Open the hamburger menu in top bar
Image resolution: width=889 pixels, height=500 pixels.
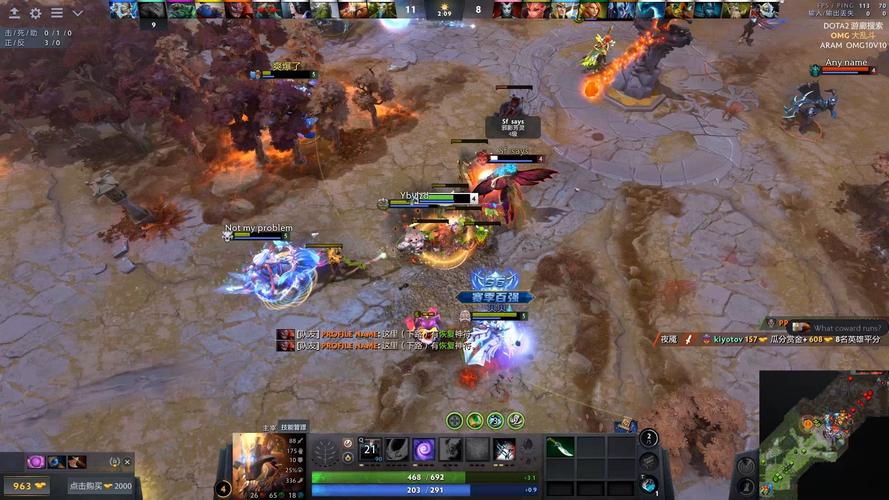tap(57, 13)
